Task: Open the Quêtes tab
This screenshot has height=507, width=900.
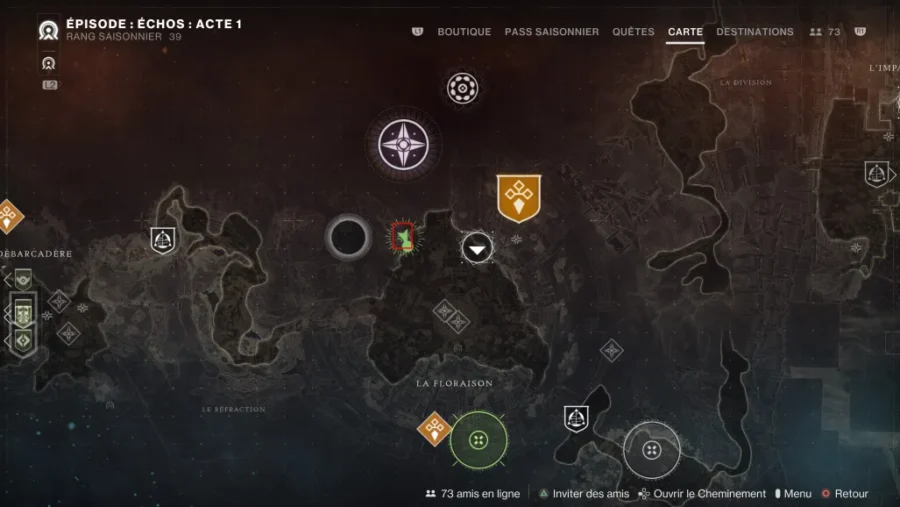Action: click(633, 32)
